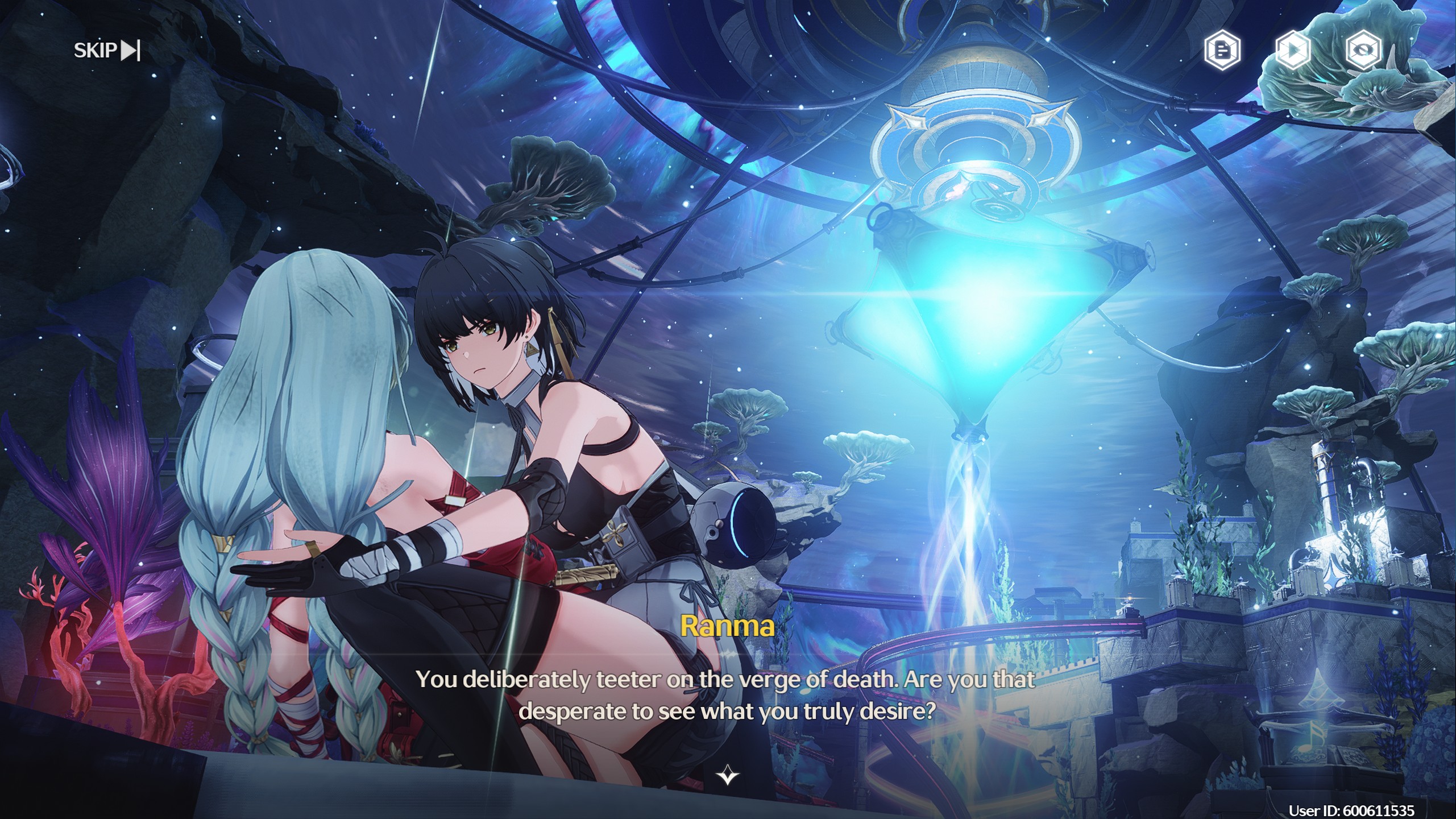Skip the cutscene dialogue
This screenshot has width=1456, height=819.
pyautogui.click(x=107, y=51)
